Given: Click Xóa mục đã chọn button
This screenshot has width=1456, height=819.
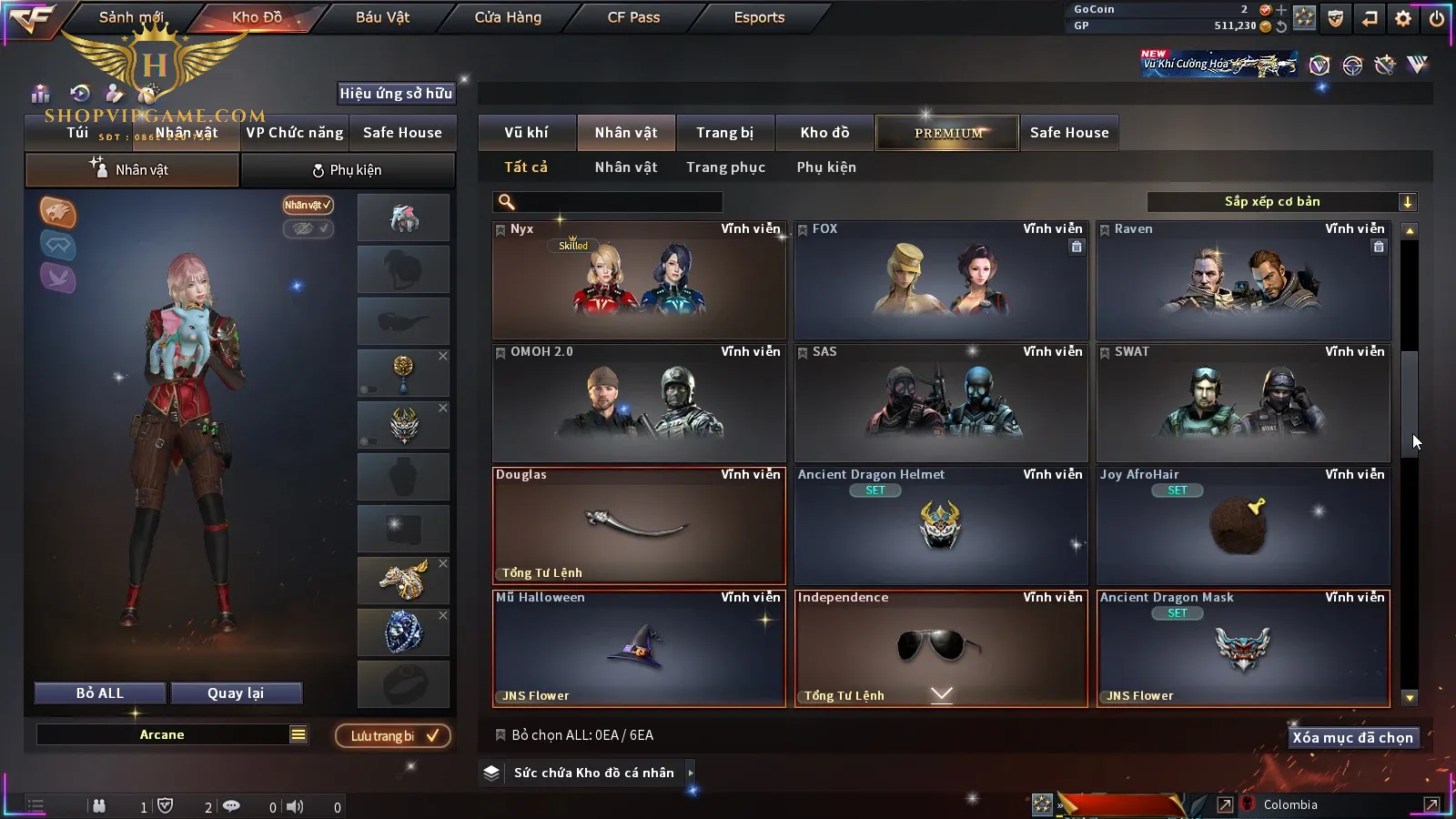Looking at the screenshot, I should point(1352,738).
